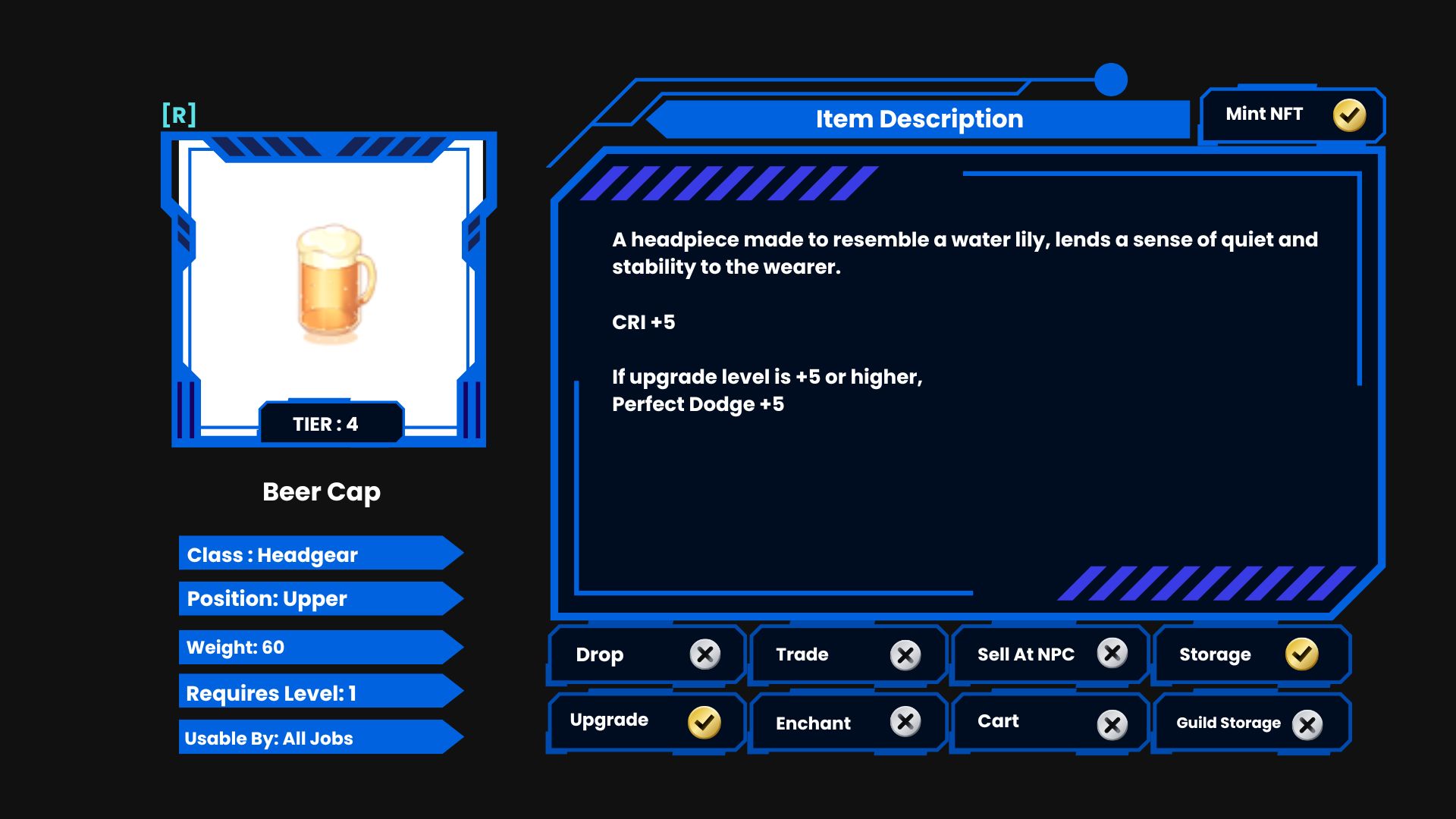Toggle the Trade permission

point(905,654)
